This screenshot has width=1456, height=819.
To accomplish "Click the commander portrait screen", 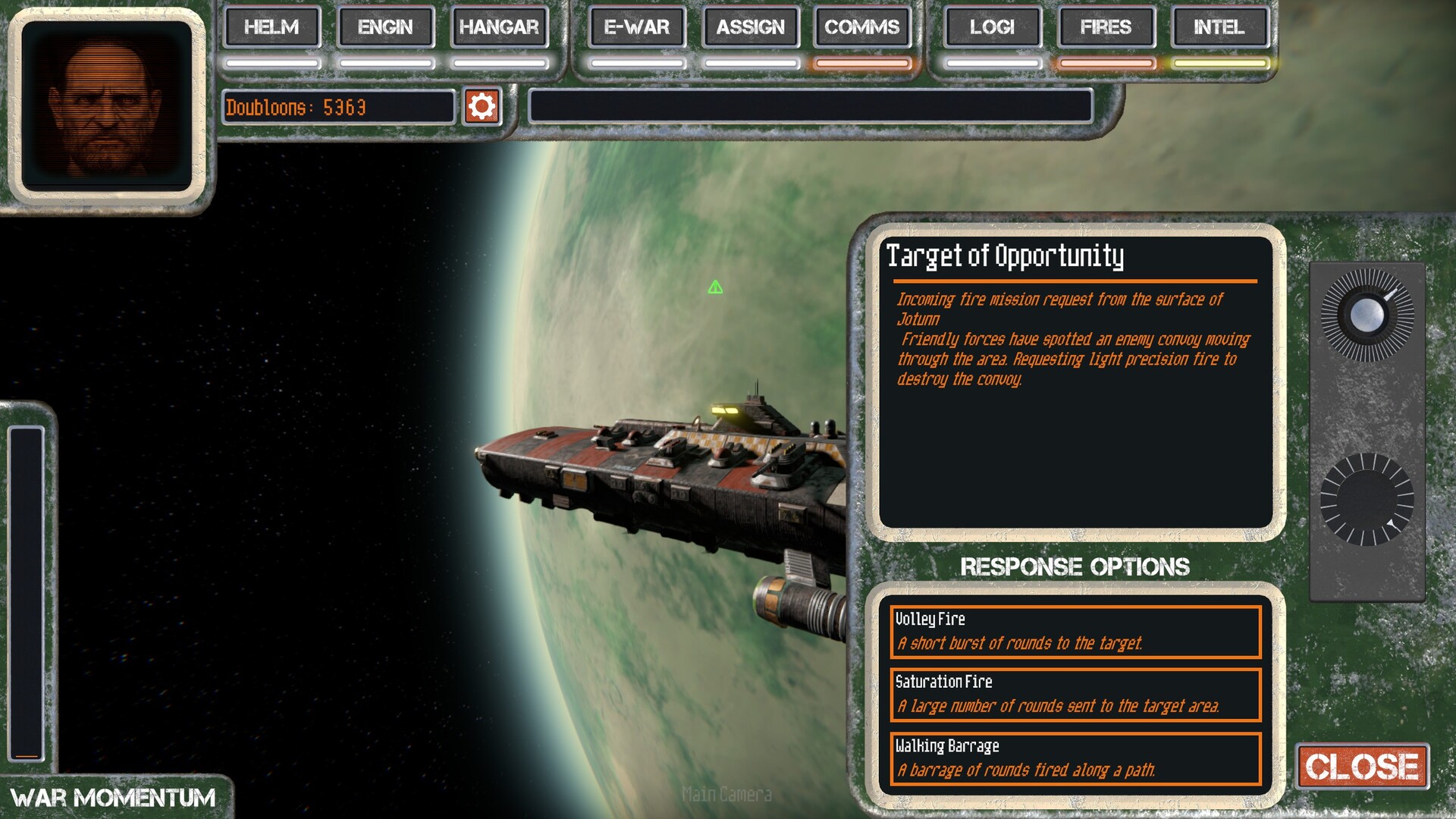I will (x=107, y=106).
